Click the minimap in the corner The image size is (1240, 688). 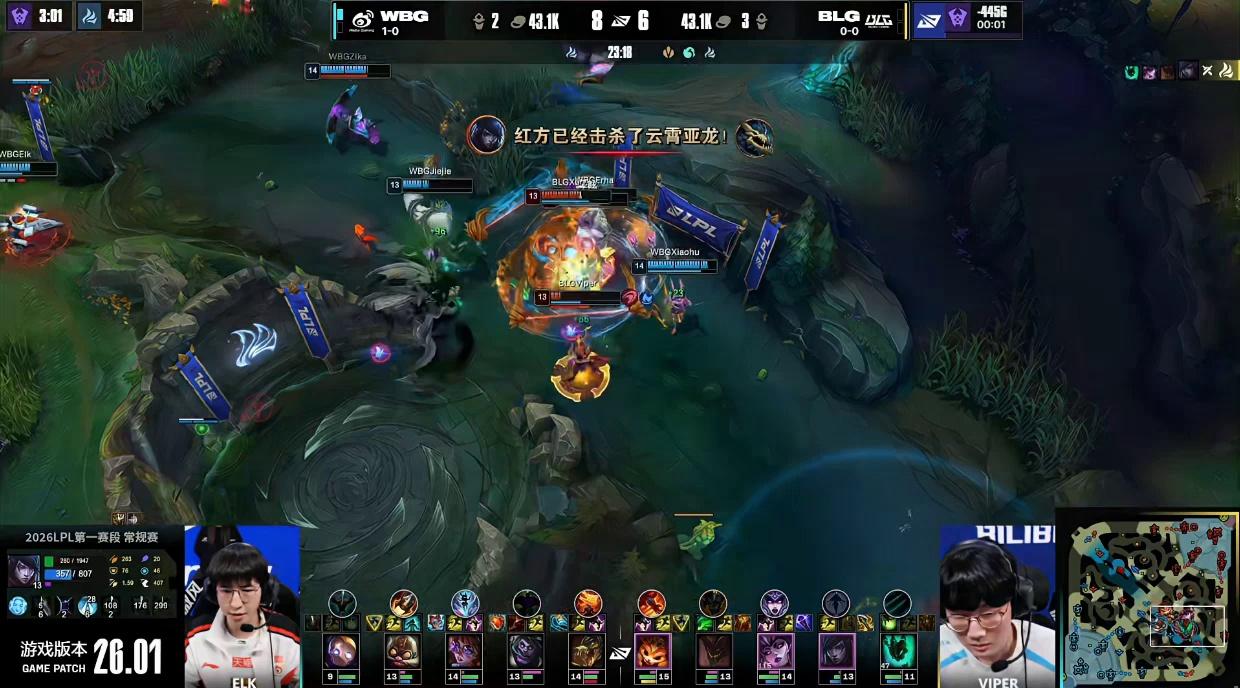1147,599
